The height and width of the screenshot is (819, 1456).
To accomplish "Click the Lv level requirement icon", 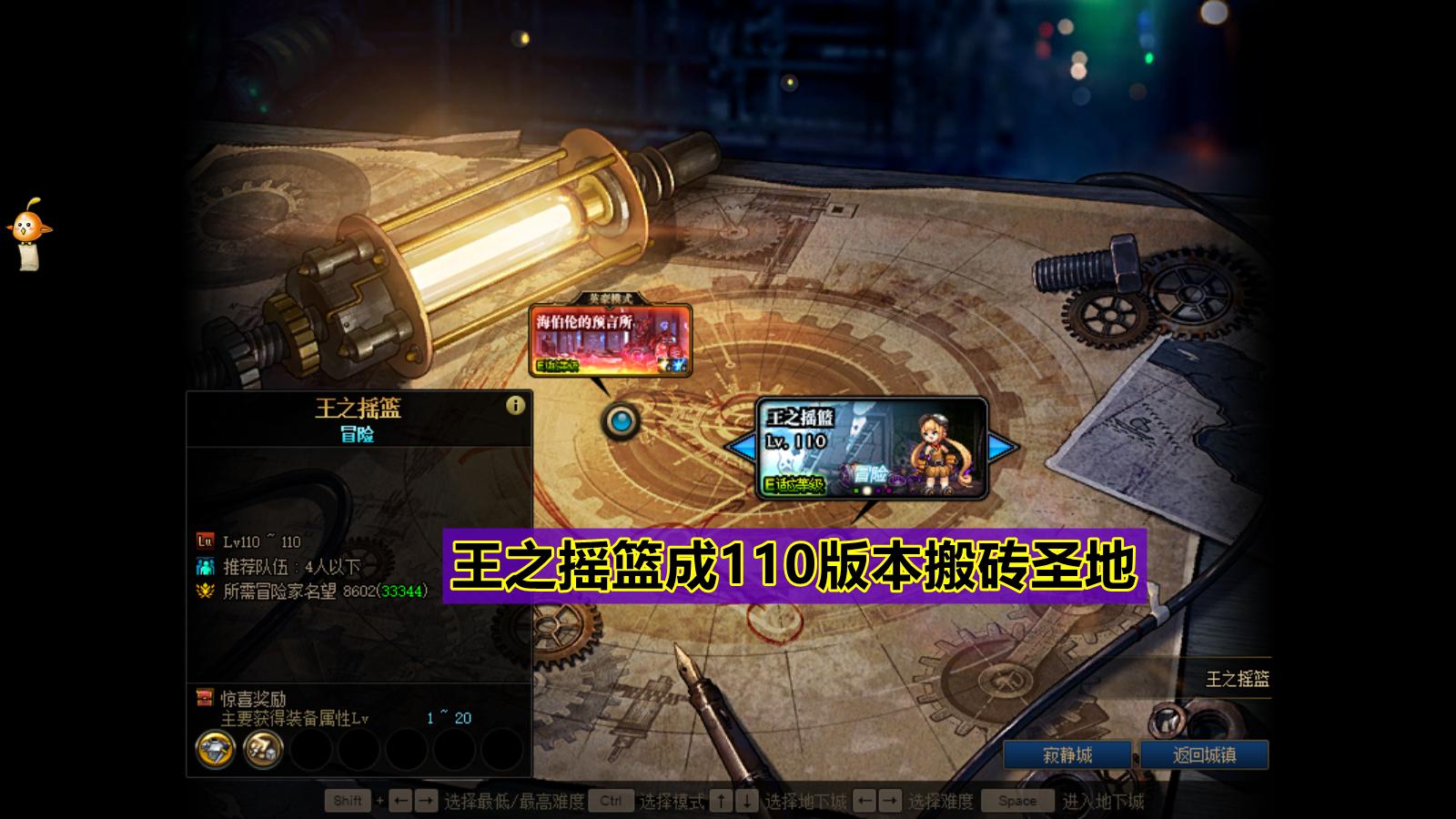I will [x=206, y=541].
